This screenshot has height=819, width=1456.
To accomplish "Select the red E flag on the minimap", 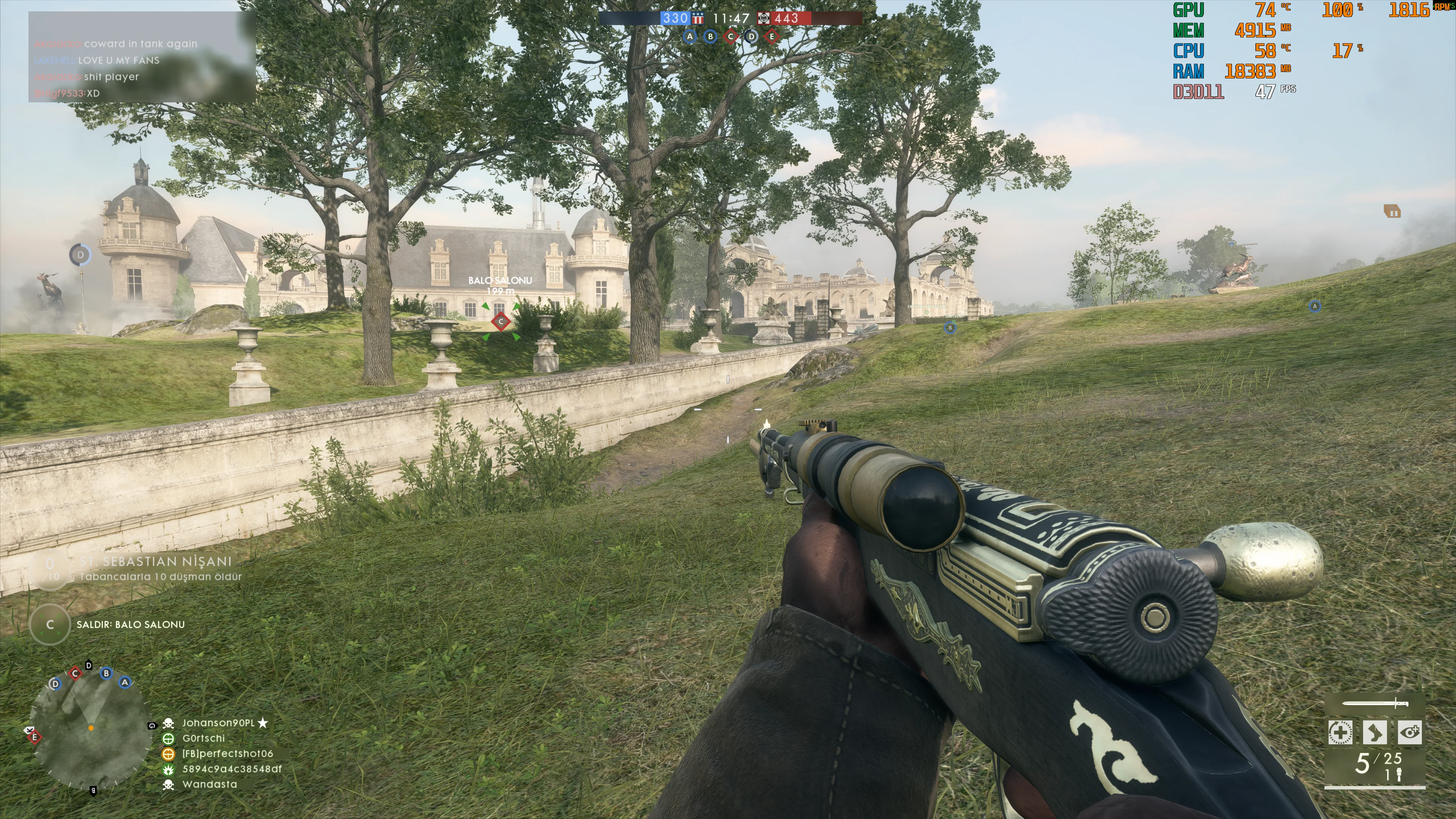I will click(35, 737).
